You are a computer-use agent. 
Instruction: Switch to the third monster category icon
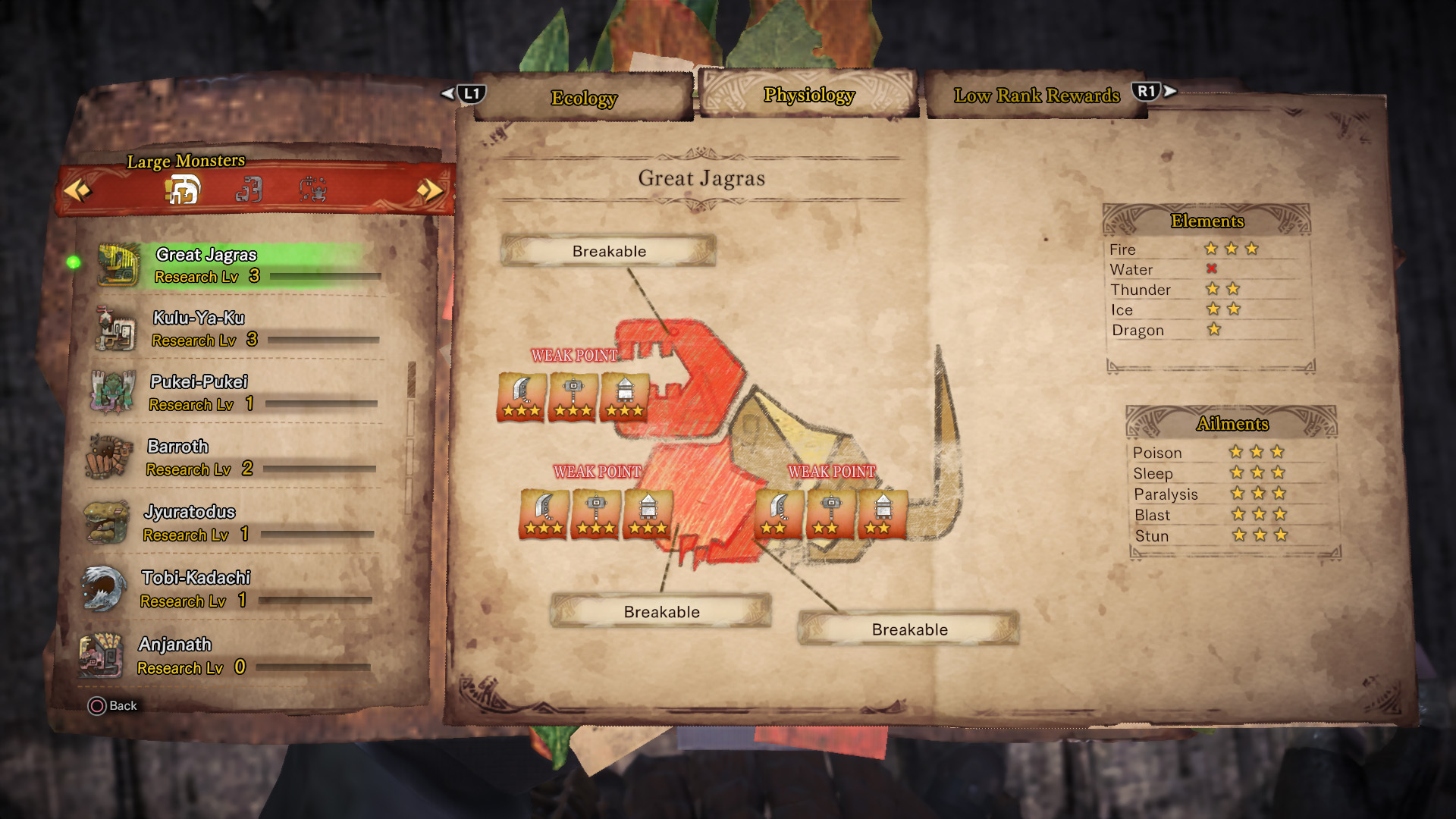tap(312, 190)
